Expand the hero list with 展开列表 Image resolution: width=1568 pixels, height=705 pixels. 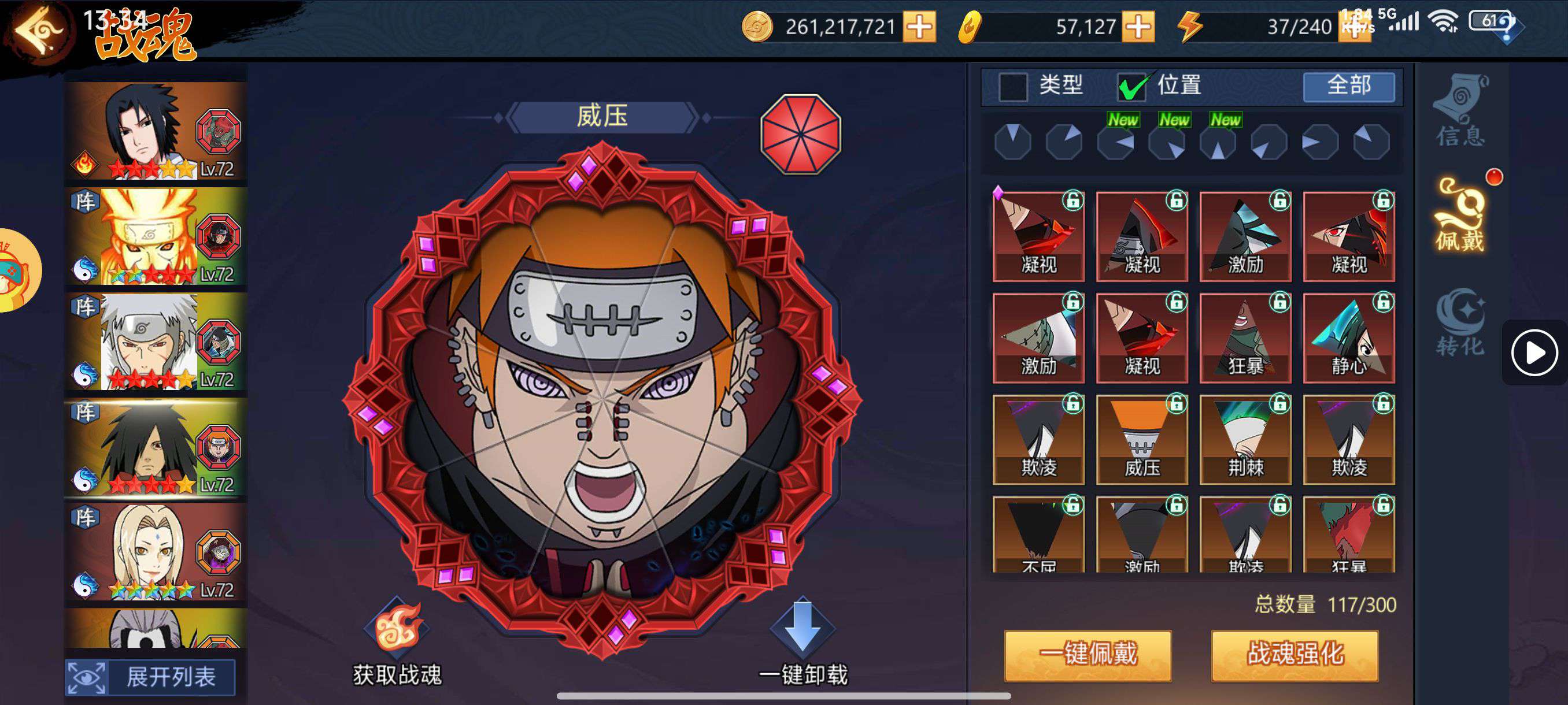[150, 677]
